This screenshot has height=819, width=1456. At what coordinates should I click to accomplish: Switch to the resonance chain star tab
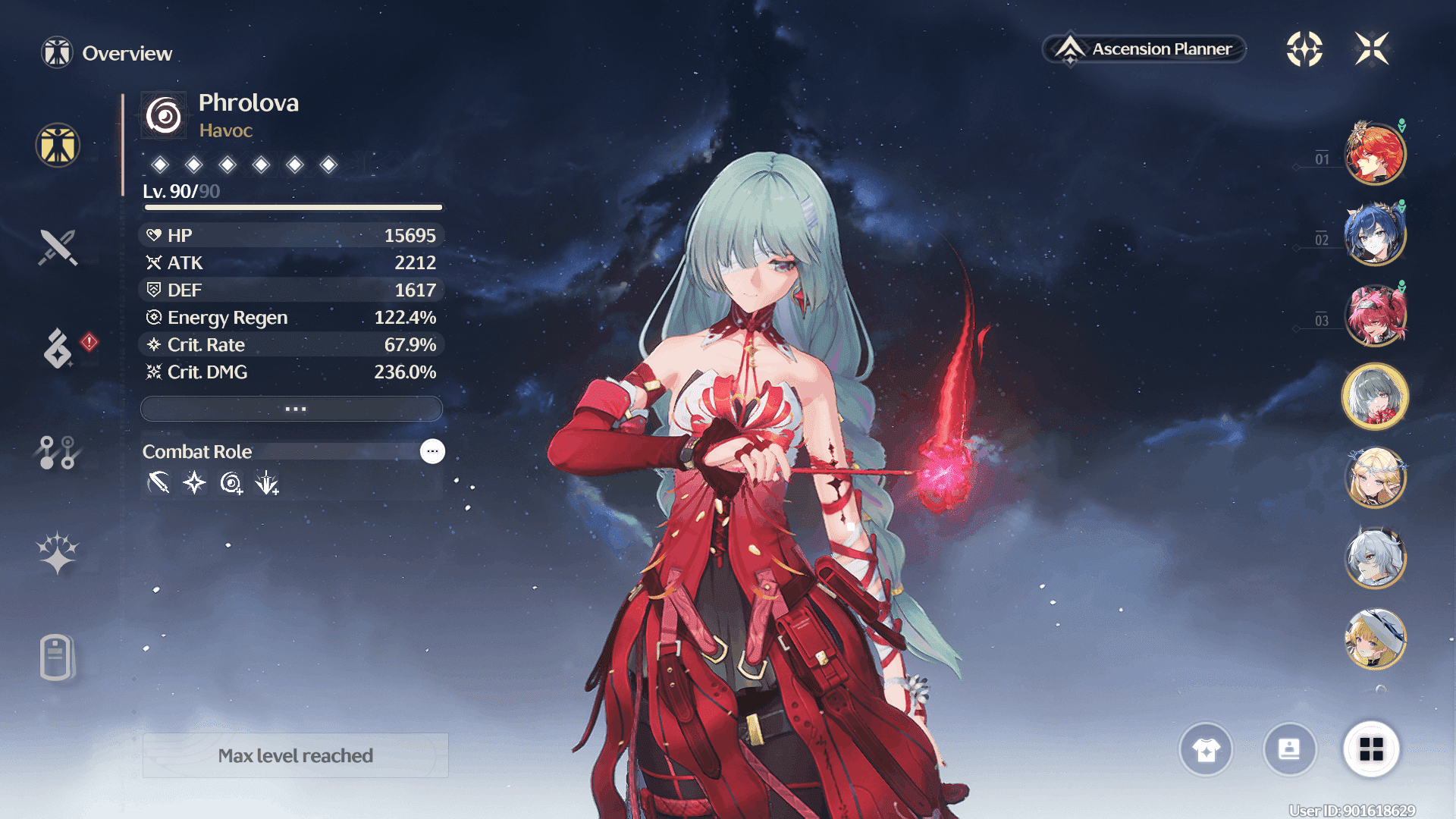[x=58, y=553]
